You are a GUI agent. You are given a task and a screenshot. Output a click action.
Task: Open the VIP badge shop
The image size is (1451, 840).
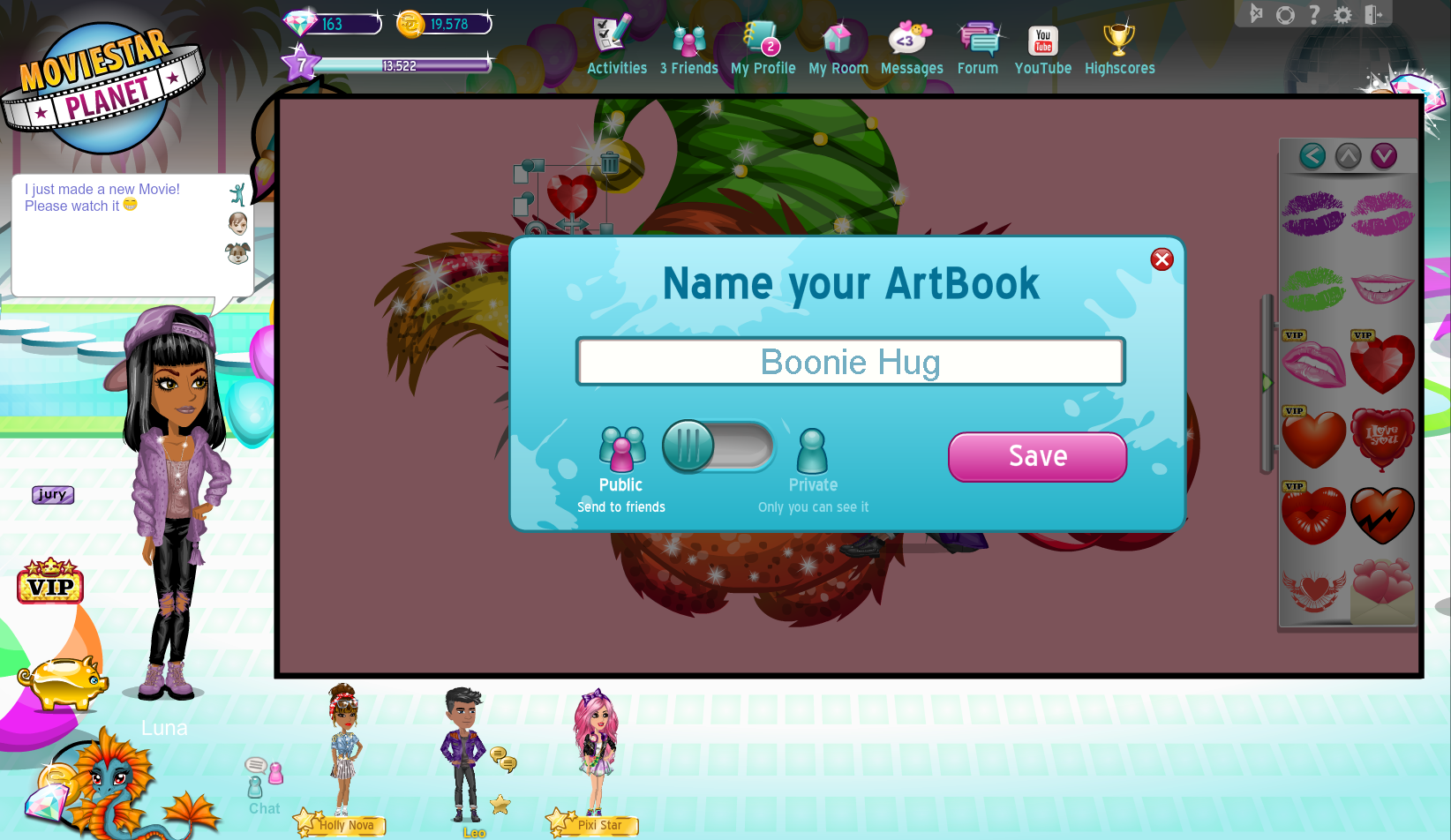[50, 582]
